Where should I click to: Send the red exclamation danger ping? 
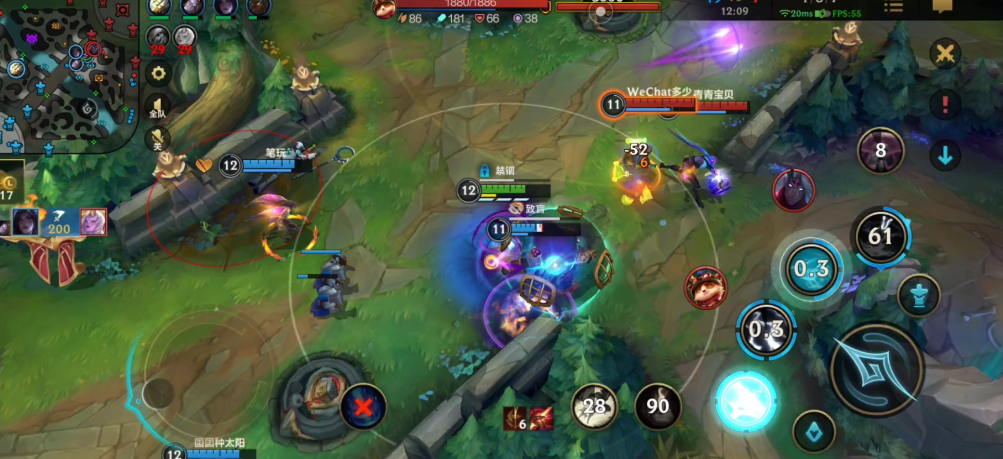click(944, 104)
